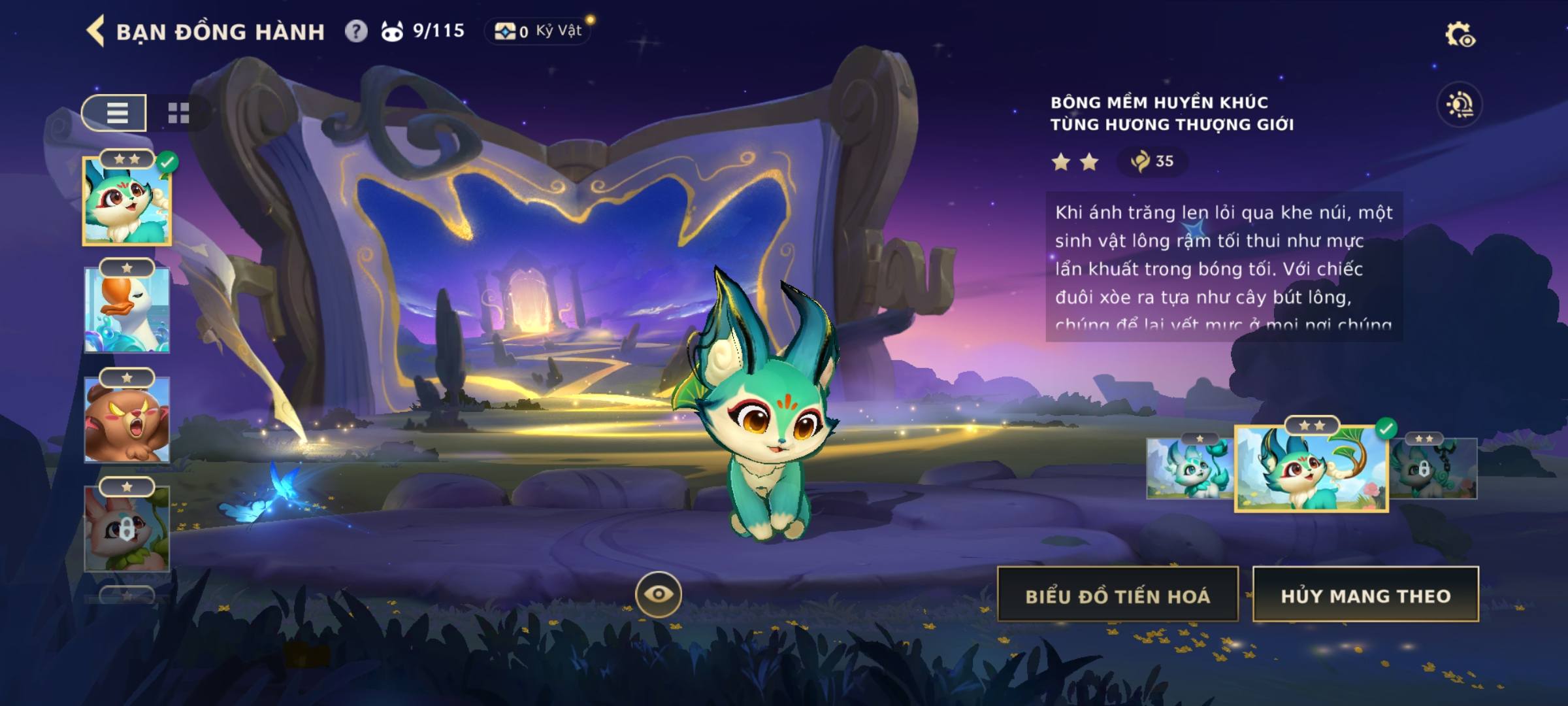The height and width of the screenshot is (706, 1568).
Task: Switch to grid view layout
Action: click(178, 113)
